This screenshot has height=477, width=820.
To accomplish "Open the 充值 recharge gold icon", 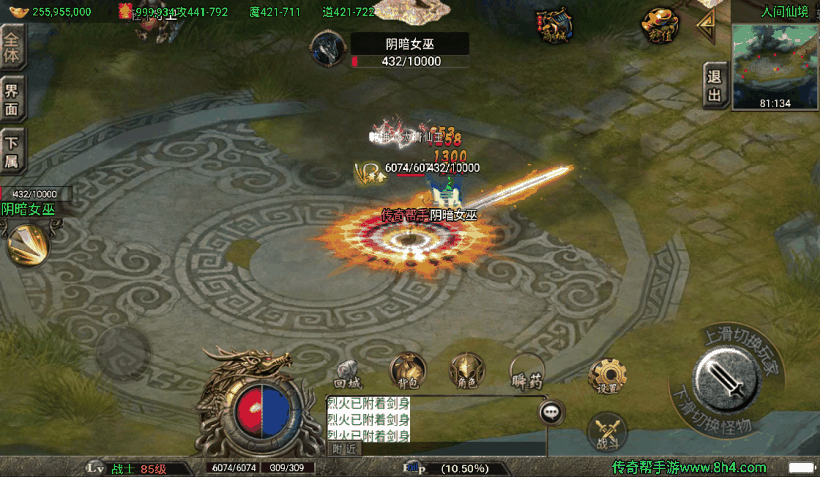I will pyautogui.click(x=658, y=23).
